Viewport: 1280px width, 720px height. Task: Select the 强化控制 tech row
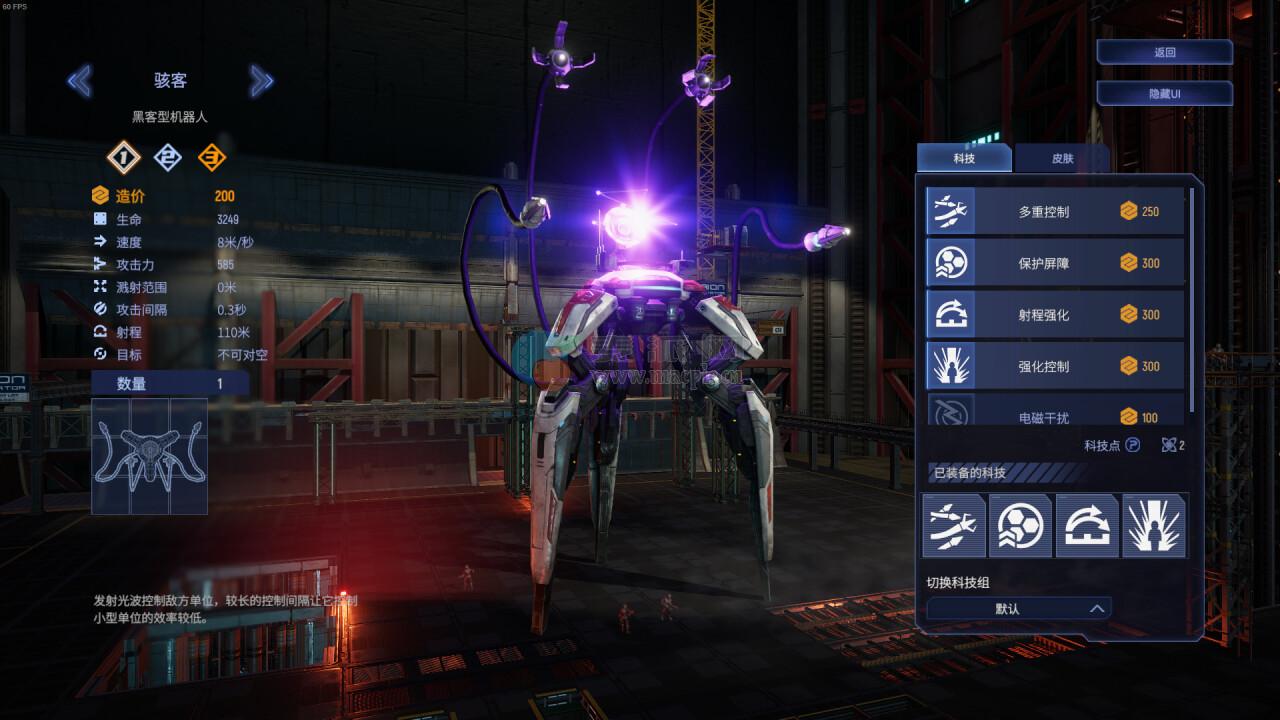coord(1055,366)
